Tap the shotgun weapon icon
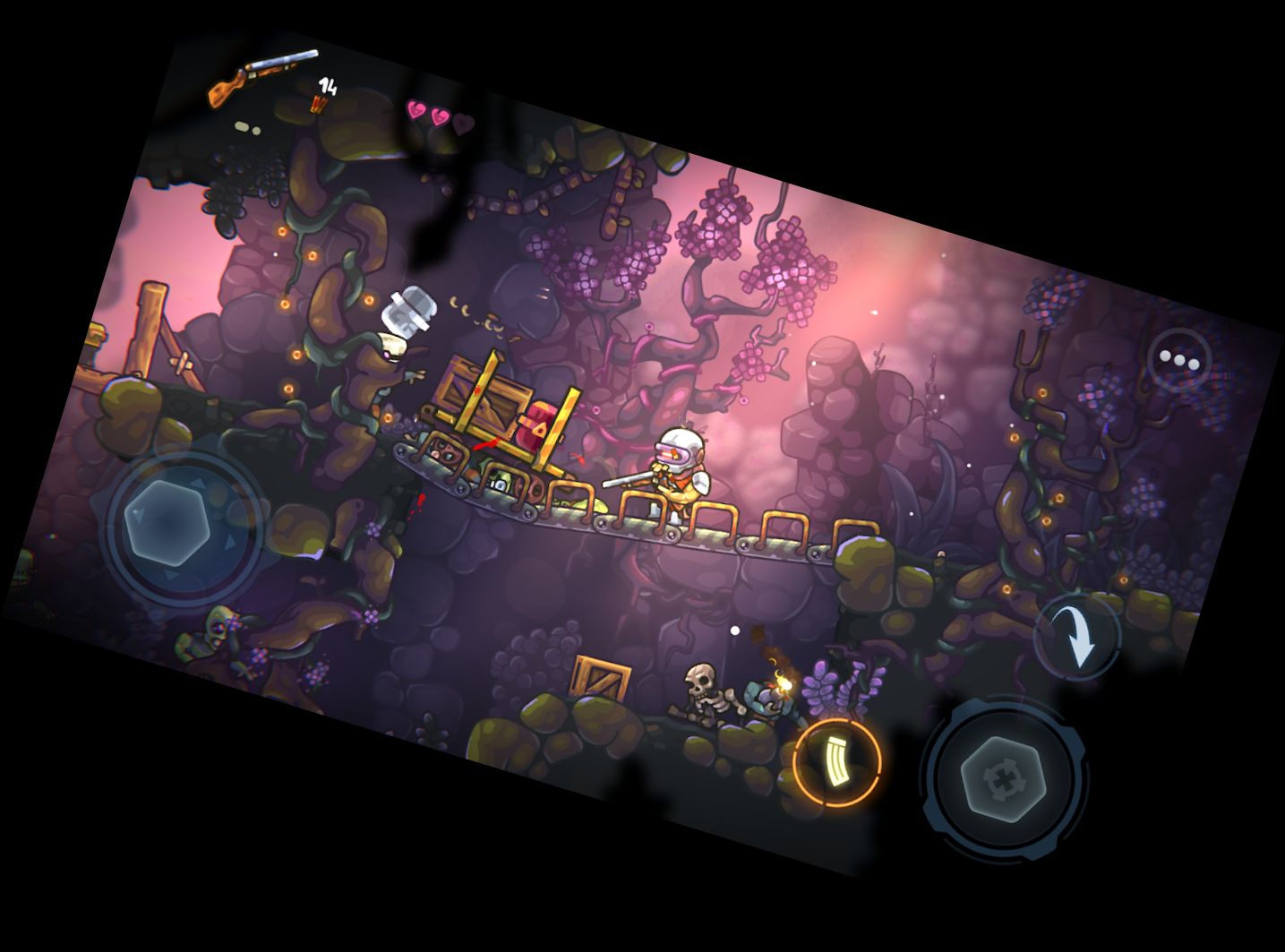This screenshot has height=952, width=1285. tap(261, 78)
